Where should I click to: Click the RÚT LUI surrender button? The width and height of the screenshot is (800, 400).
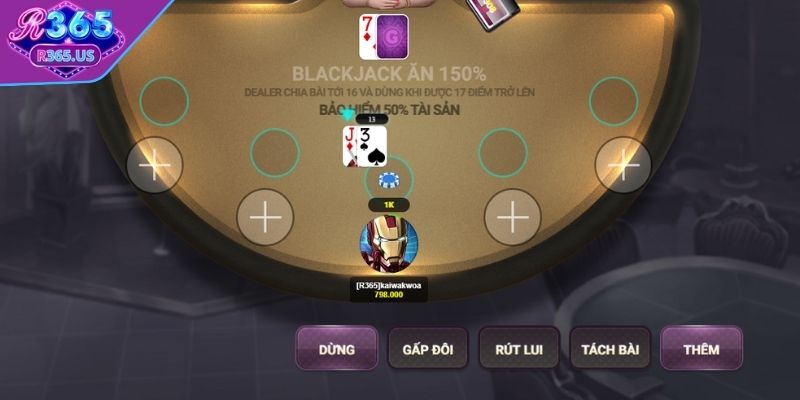(x=519, y=349)
